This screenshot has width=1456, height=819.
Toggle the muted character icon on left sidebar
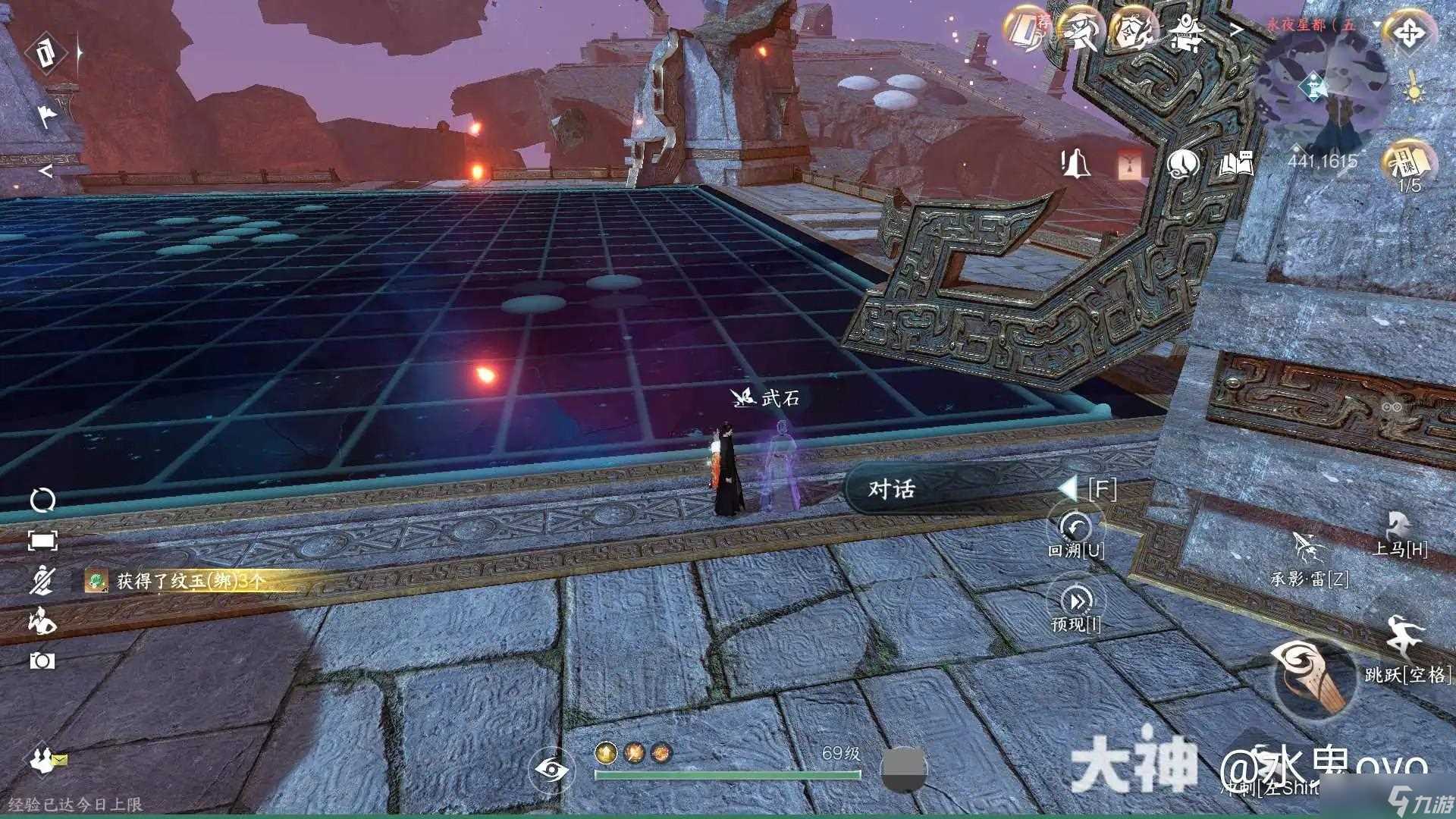click(x=43, y=581)
